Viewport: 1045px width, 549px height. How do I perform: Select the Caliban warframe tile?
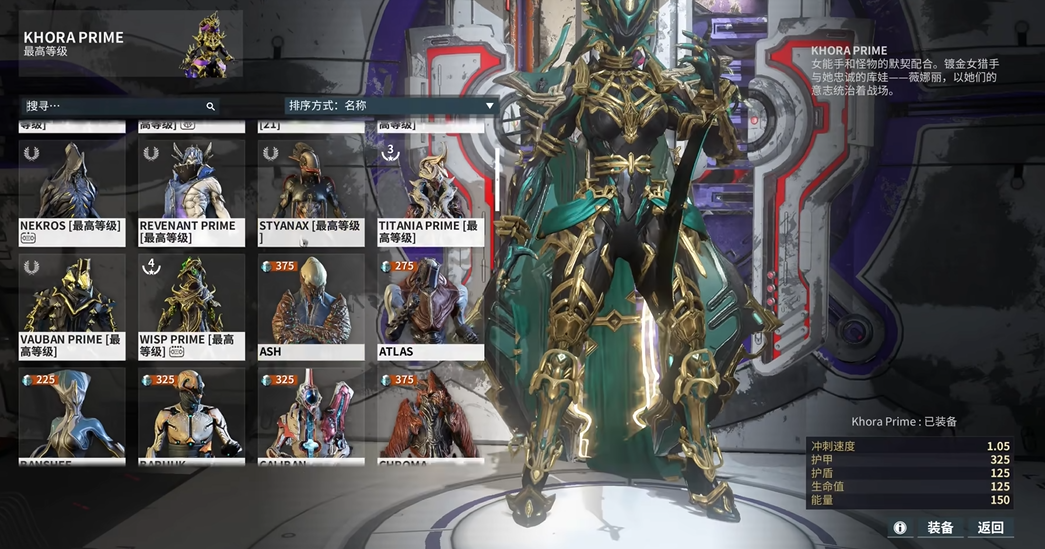tap(311, 415)
